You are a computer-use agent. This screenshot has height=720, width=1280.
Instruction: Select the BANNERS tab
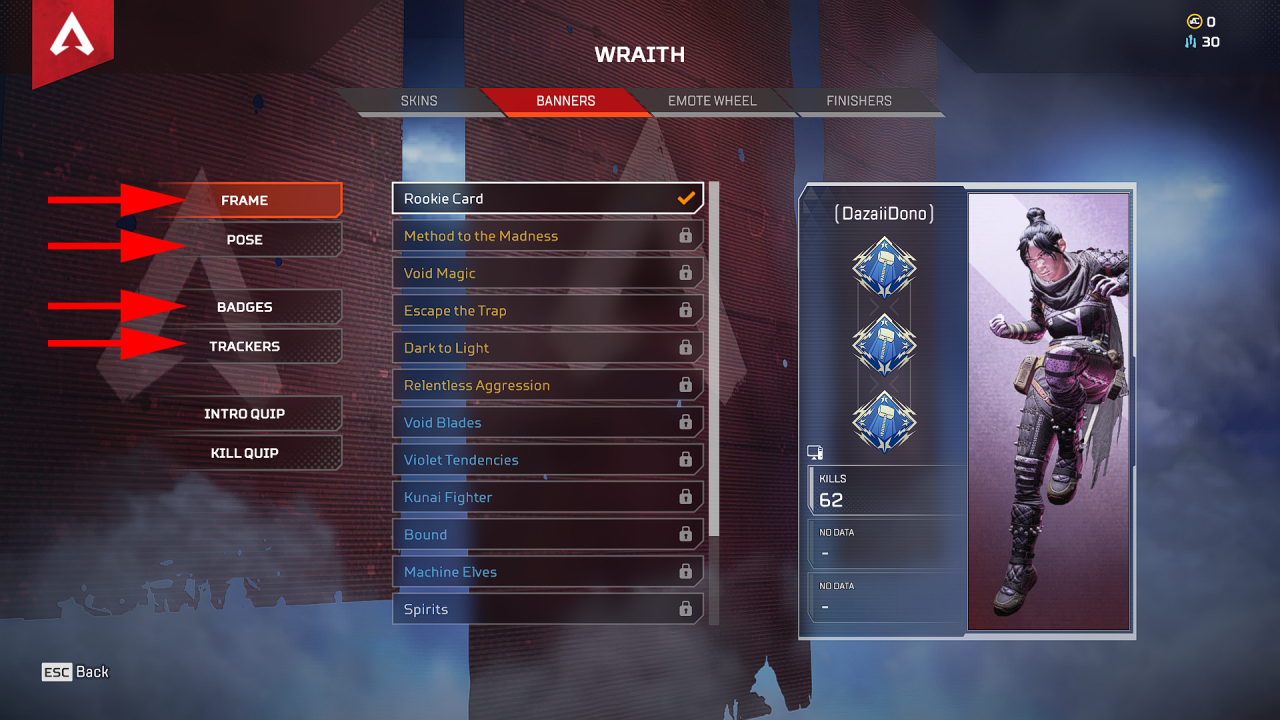tap(566, 100)
